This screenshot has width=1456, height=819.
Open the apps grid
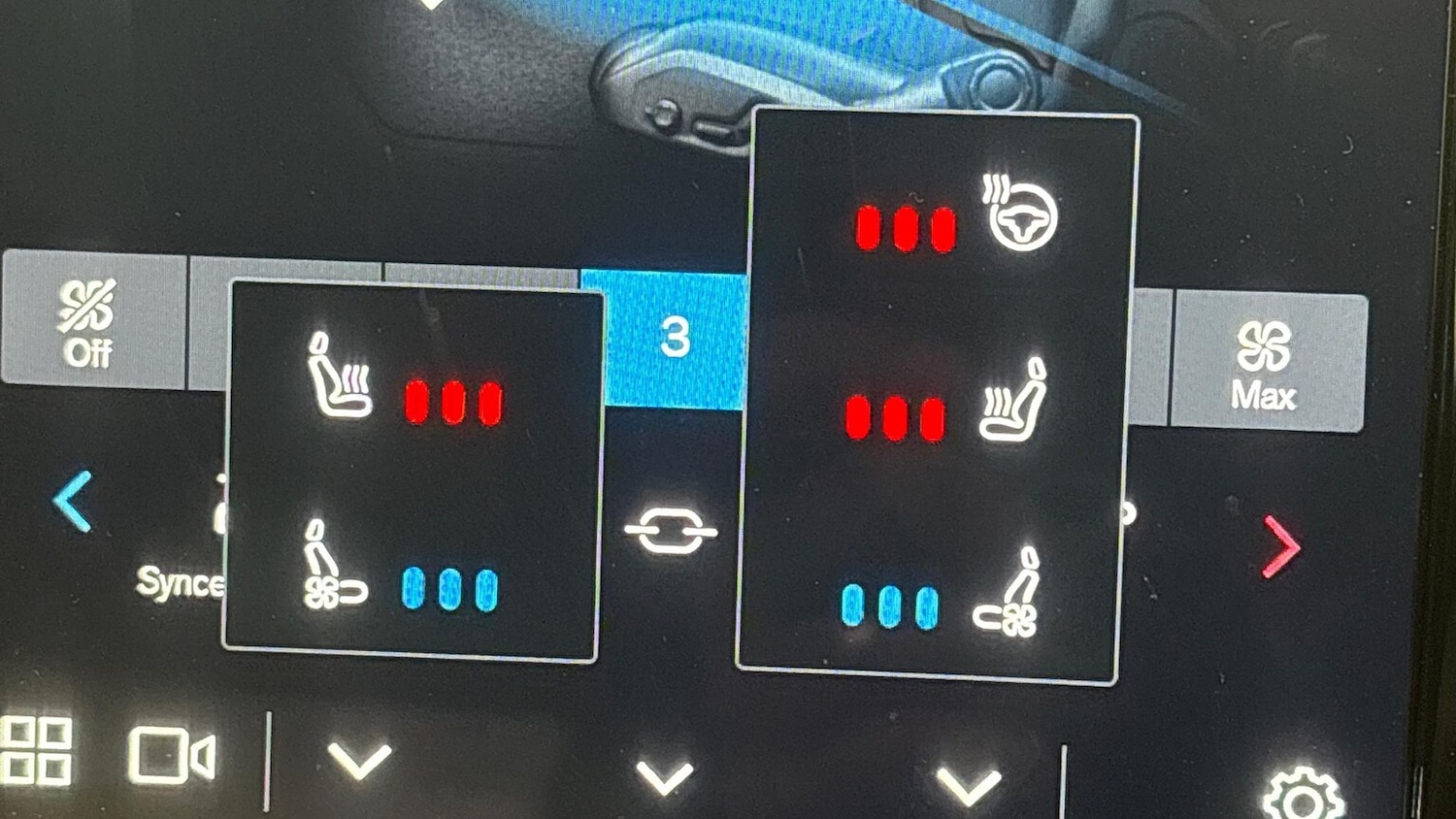pyautogui.click(x=37, y=750)
